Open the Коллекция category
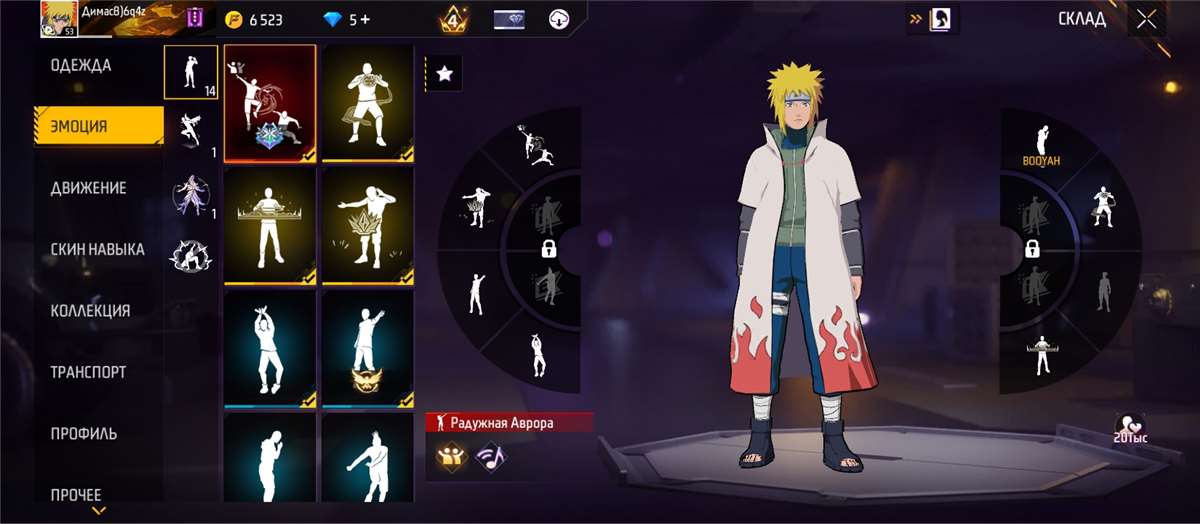This screenshot has height=524, width=1200. pos(90,311)
